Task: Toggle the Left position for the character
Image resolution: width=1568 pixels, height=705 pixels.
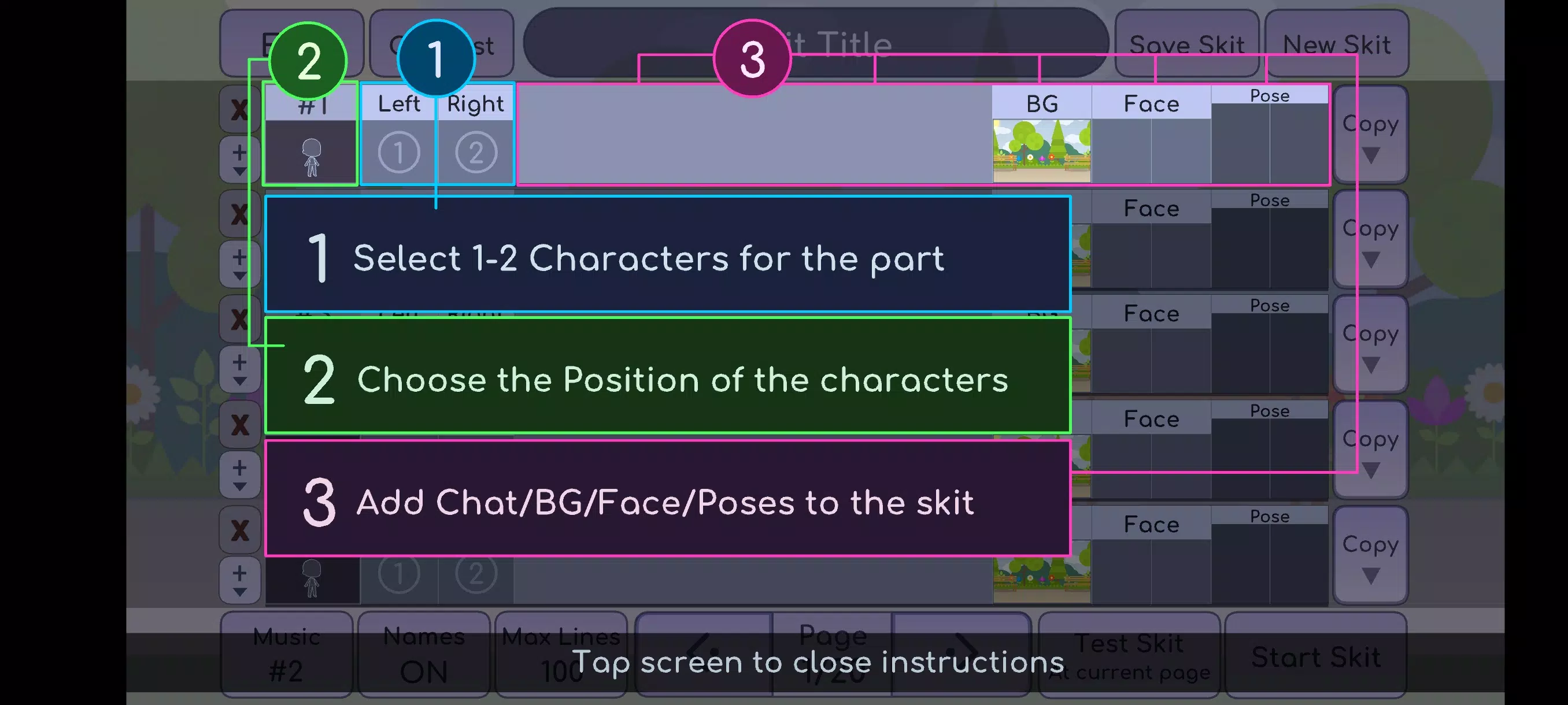Action: point(399,103)
